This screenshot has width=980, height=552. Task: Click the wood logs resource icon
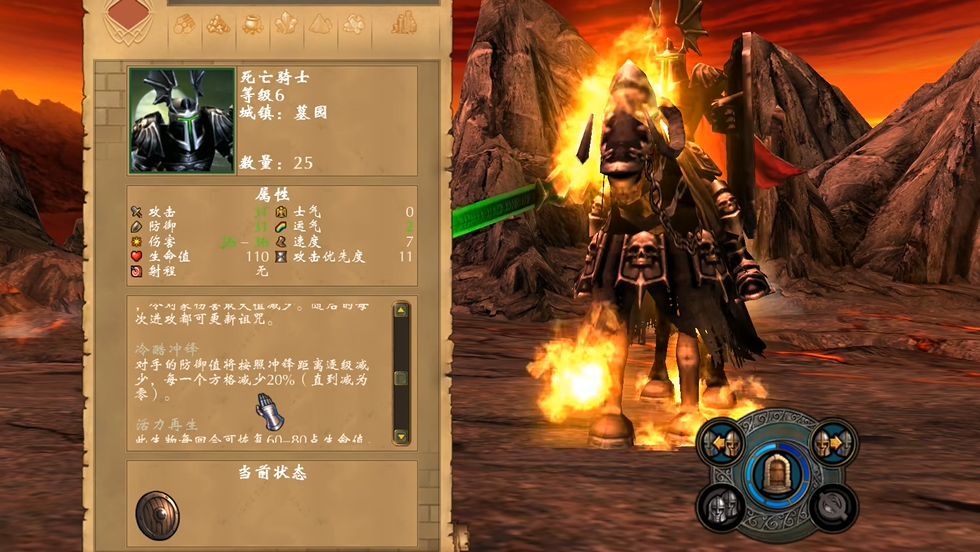pos(185,24)
